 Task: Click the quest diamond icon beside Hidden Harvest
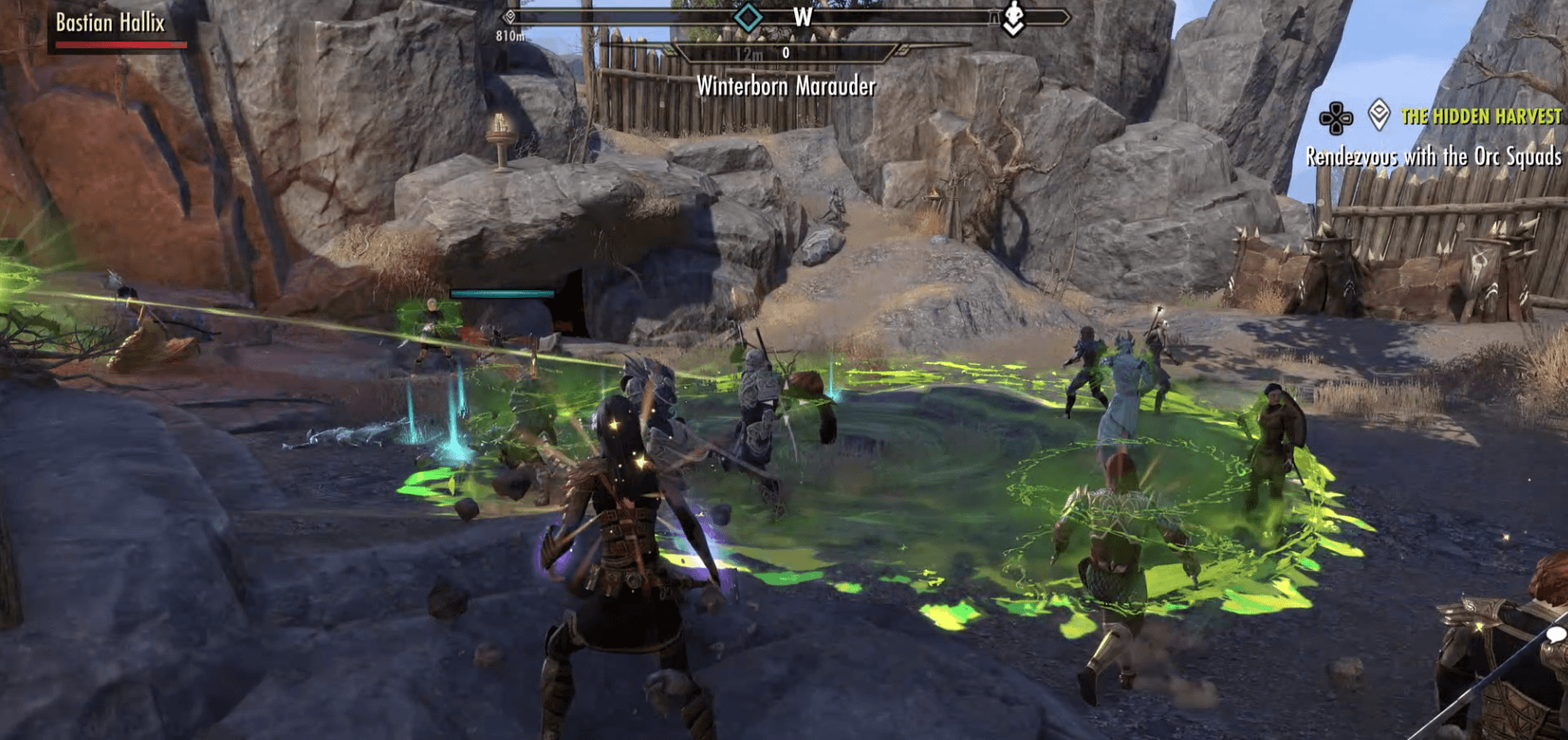(x=1379, y=114)
